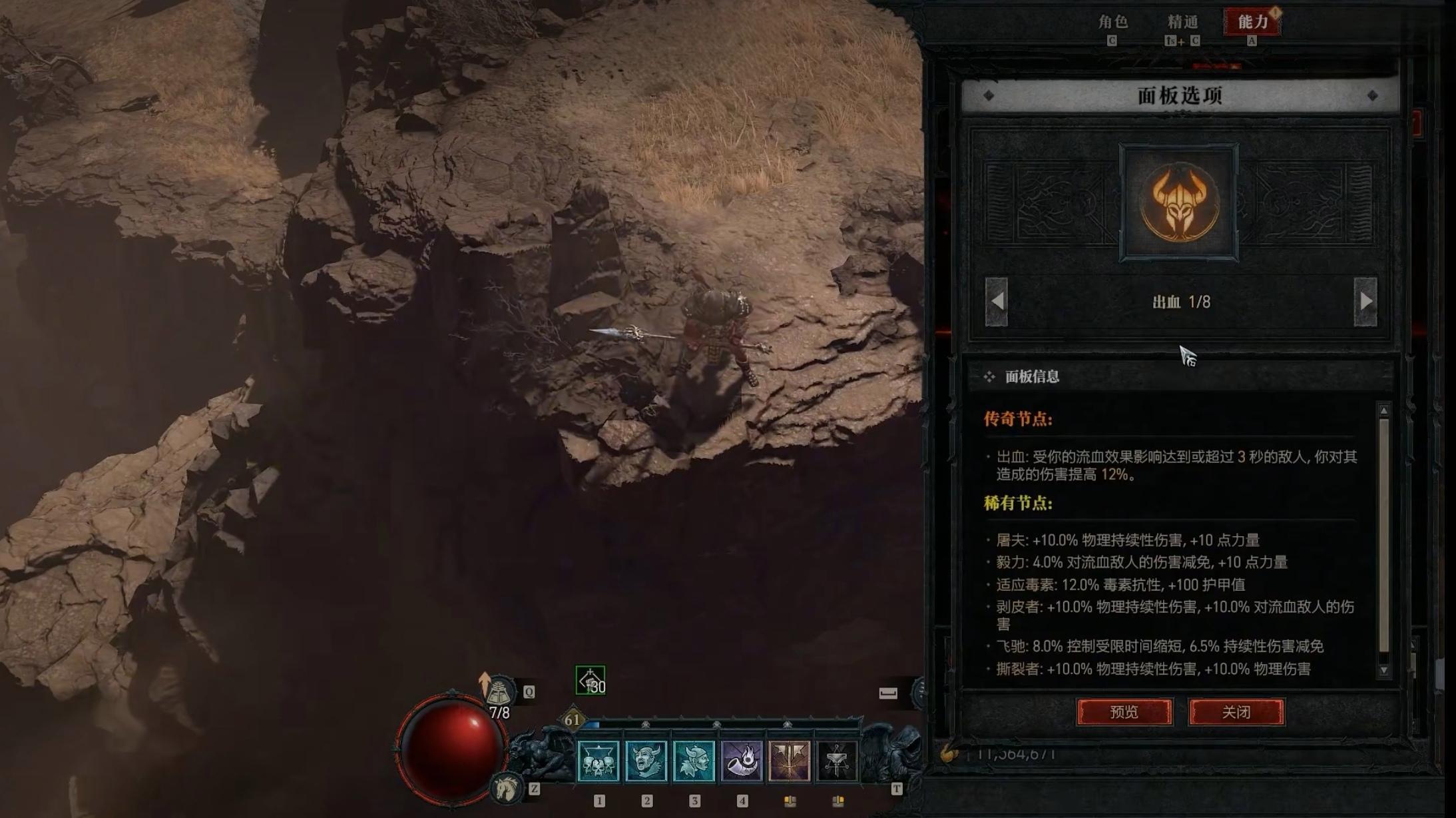
Task: Click the 关闭 button
Action: 1237,712
